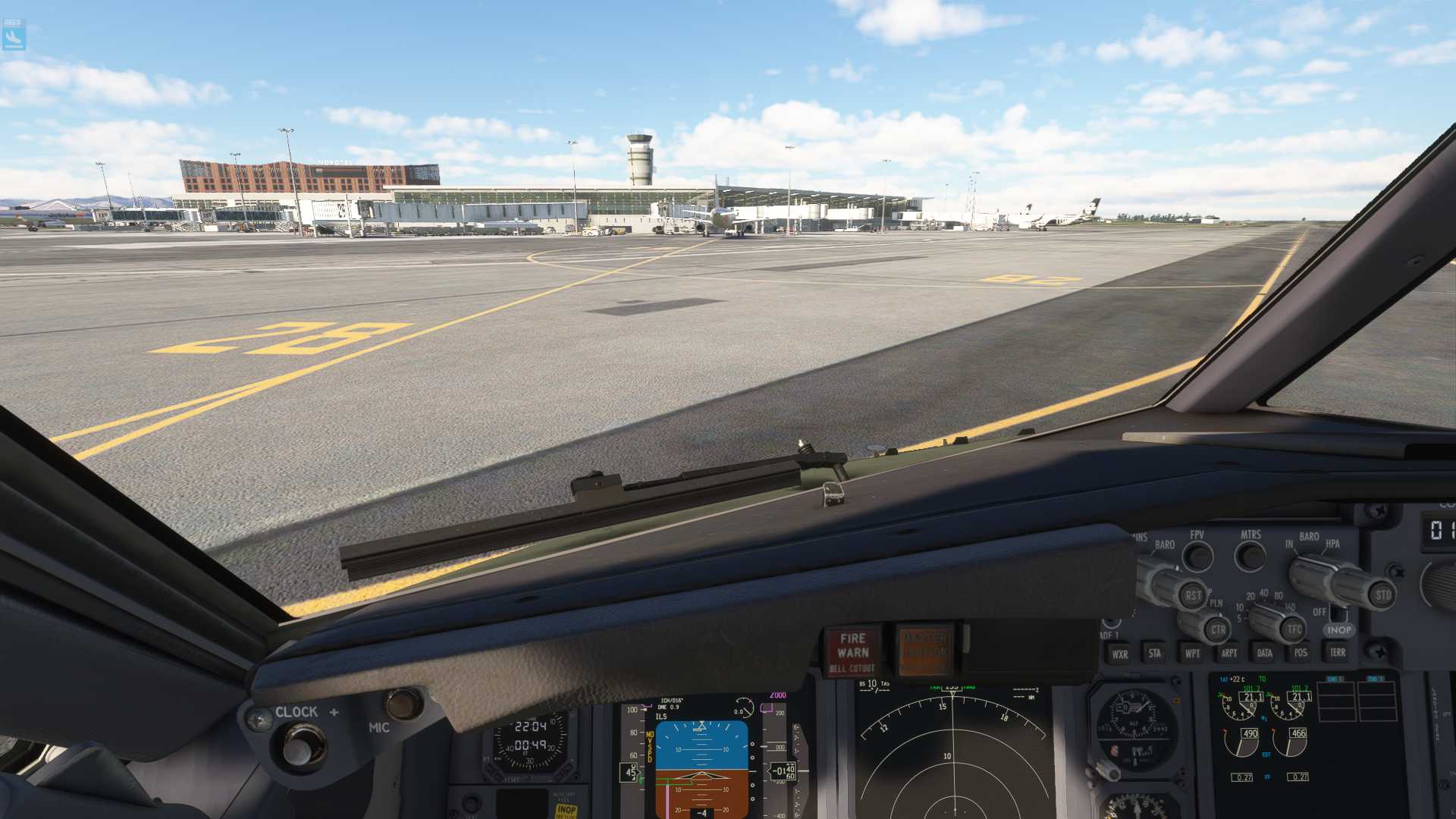Viewport: 1456px width, 819px height.
Task: Open the airplane overlay icon
Action: [x=14, y=36]
